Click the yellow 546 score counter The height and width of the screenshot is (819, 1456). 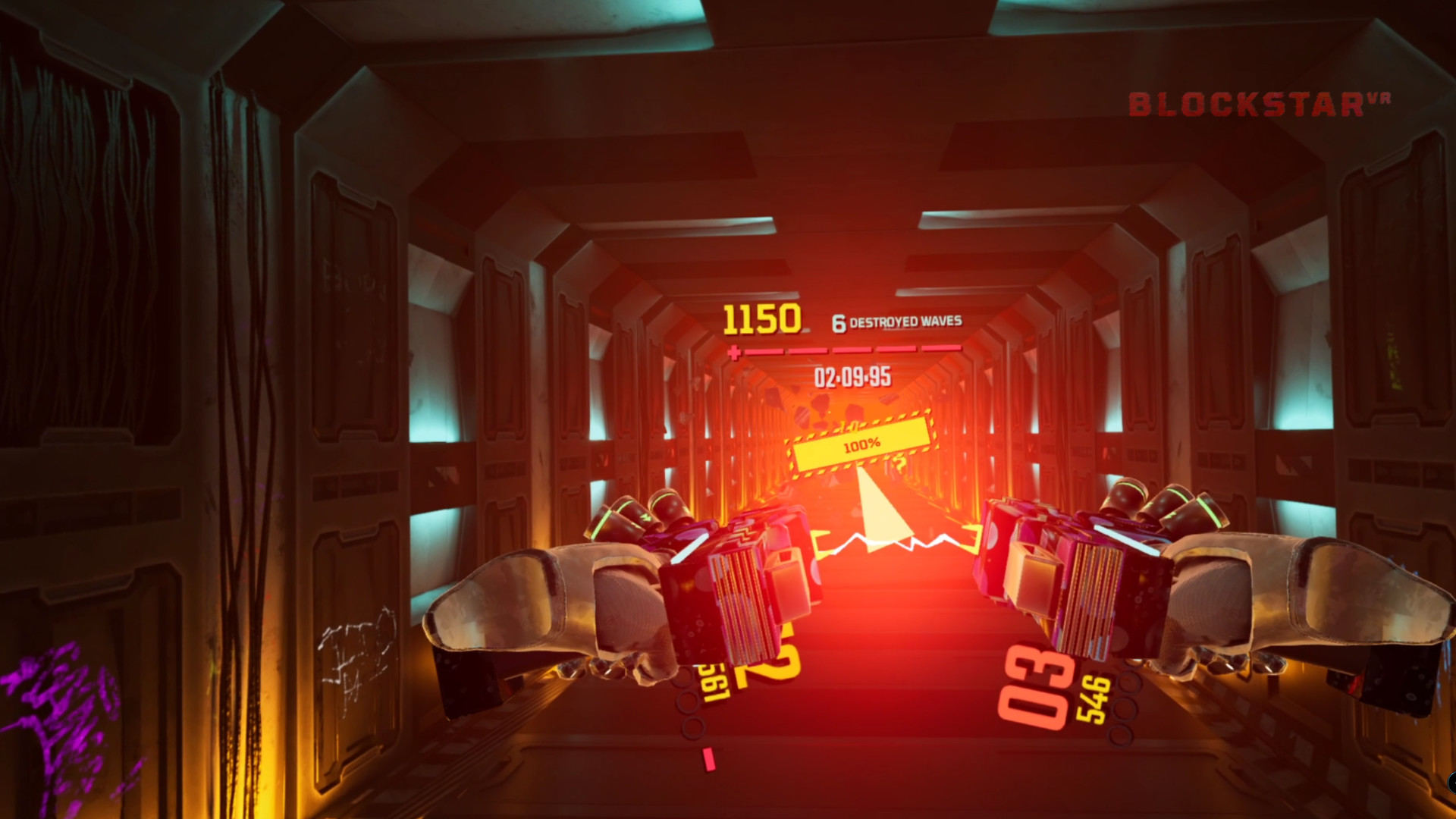coord(1092,698)
